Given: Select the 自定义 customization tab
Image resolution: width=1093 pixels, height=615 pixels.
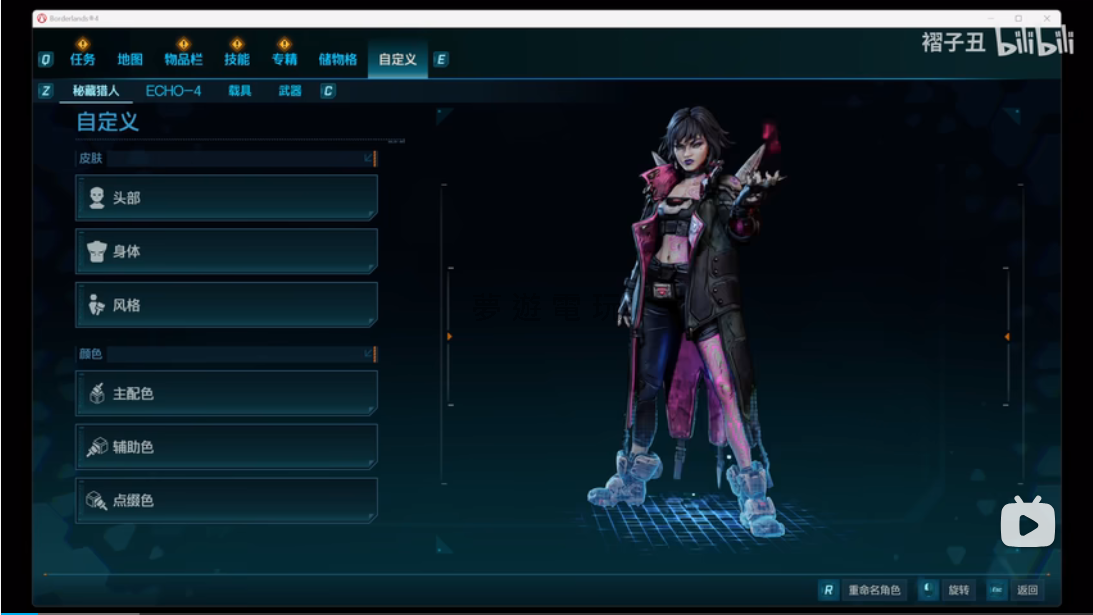Looking at the screenshot, I should point(397,60).
